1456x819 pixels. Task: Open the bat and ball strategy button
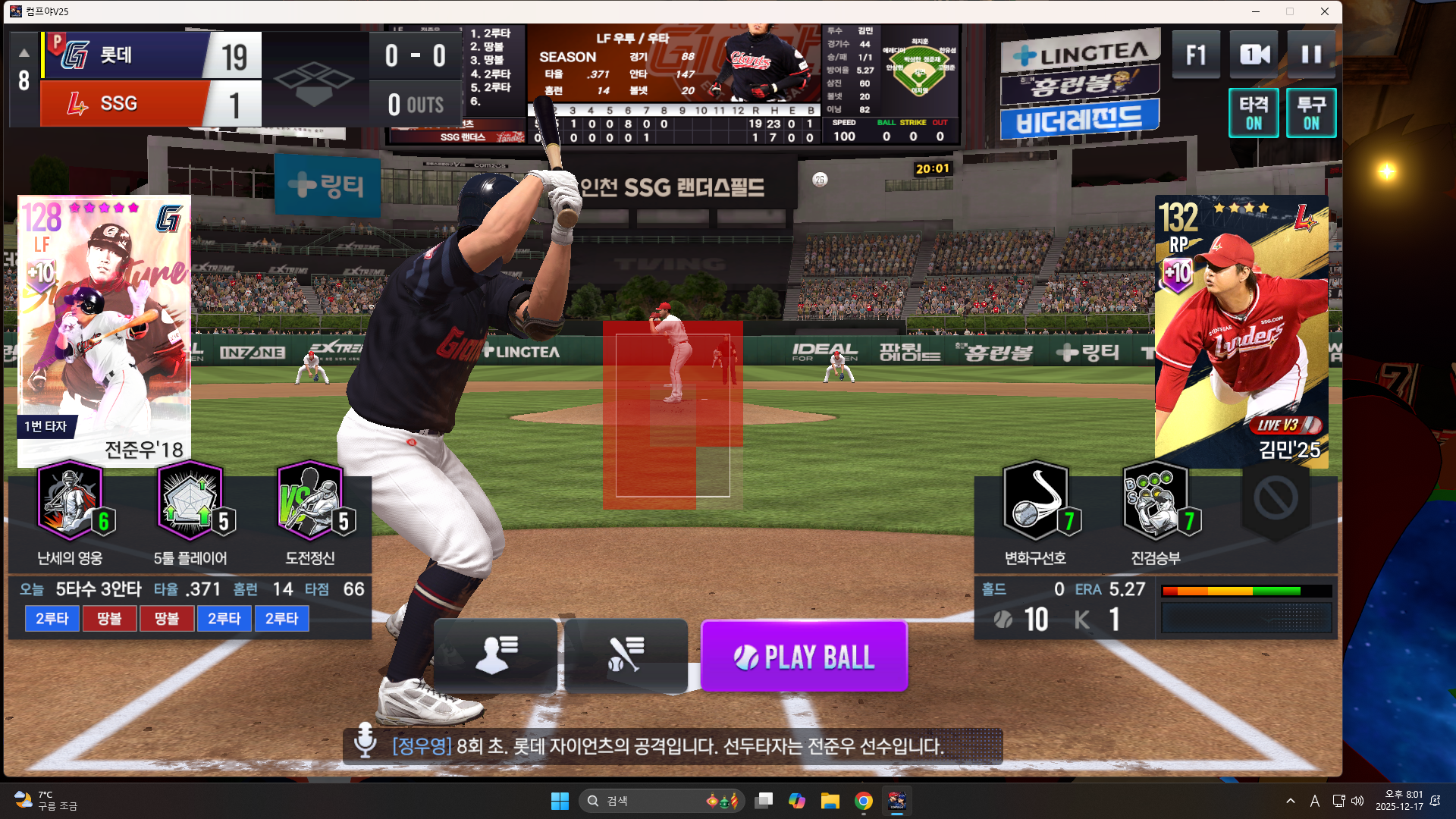pos(626,654)
